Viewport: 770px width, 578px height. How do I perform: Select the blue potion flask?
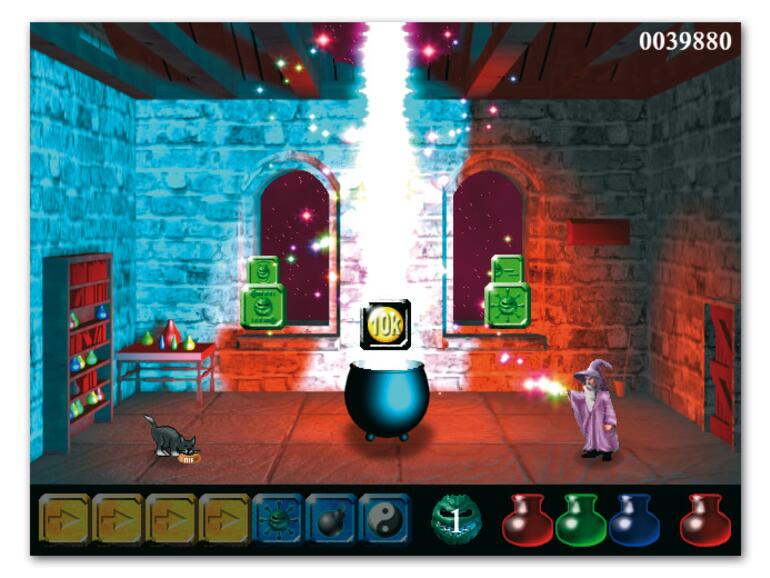coord(634,520)
